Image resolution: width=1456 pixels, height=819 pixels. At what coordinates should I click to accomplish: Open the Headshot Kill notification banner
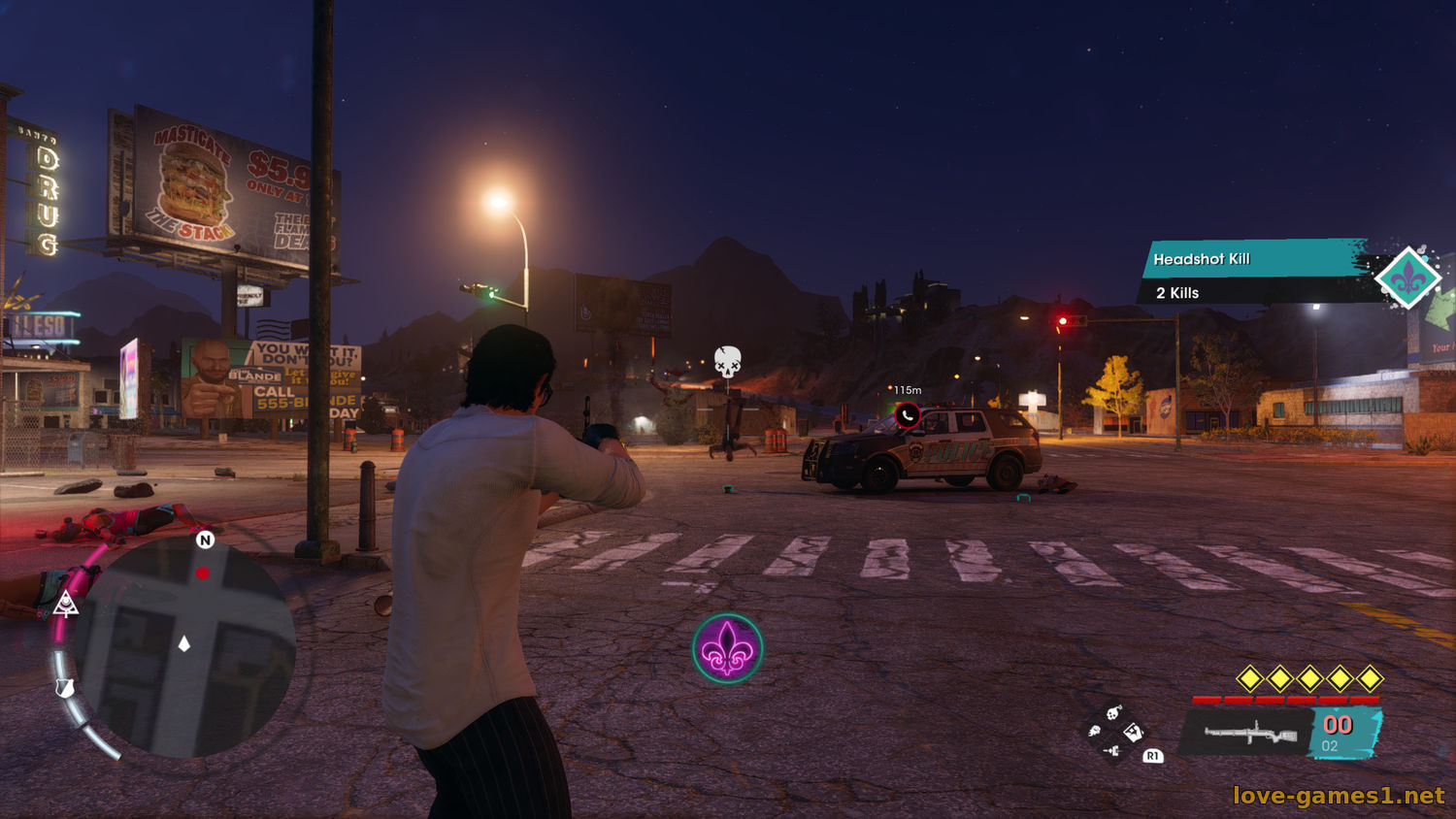click(1252, 259)
